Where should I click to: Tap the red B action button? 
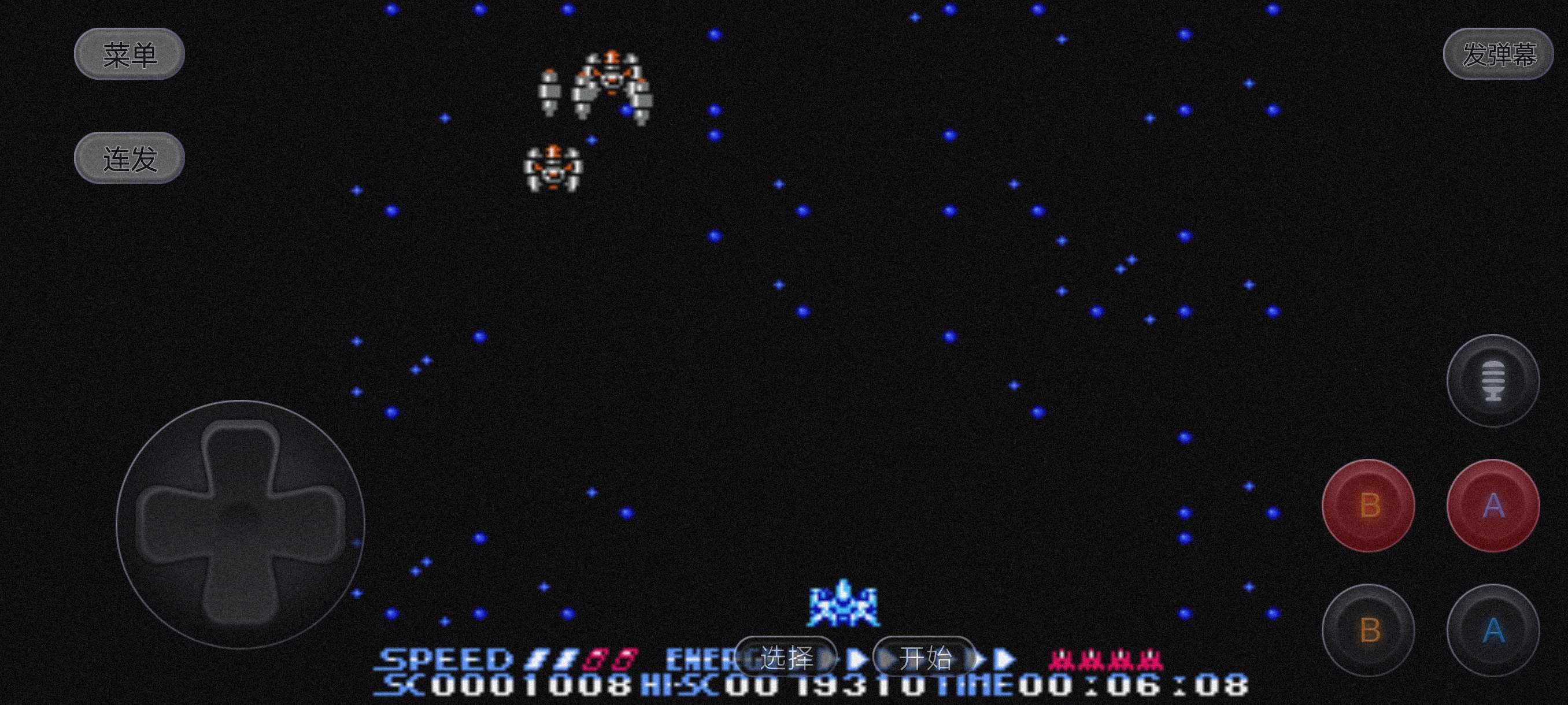(x=1369, y=506)
